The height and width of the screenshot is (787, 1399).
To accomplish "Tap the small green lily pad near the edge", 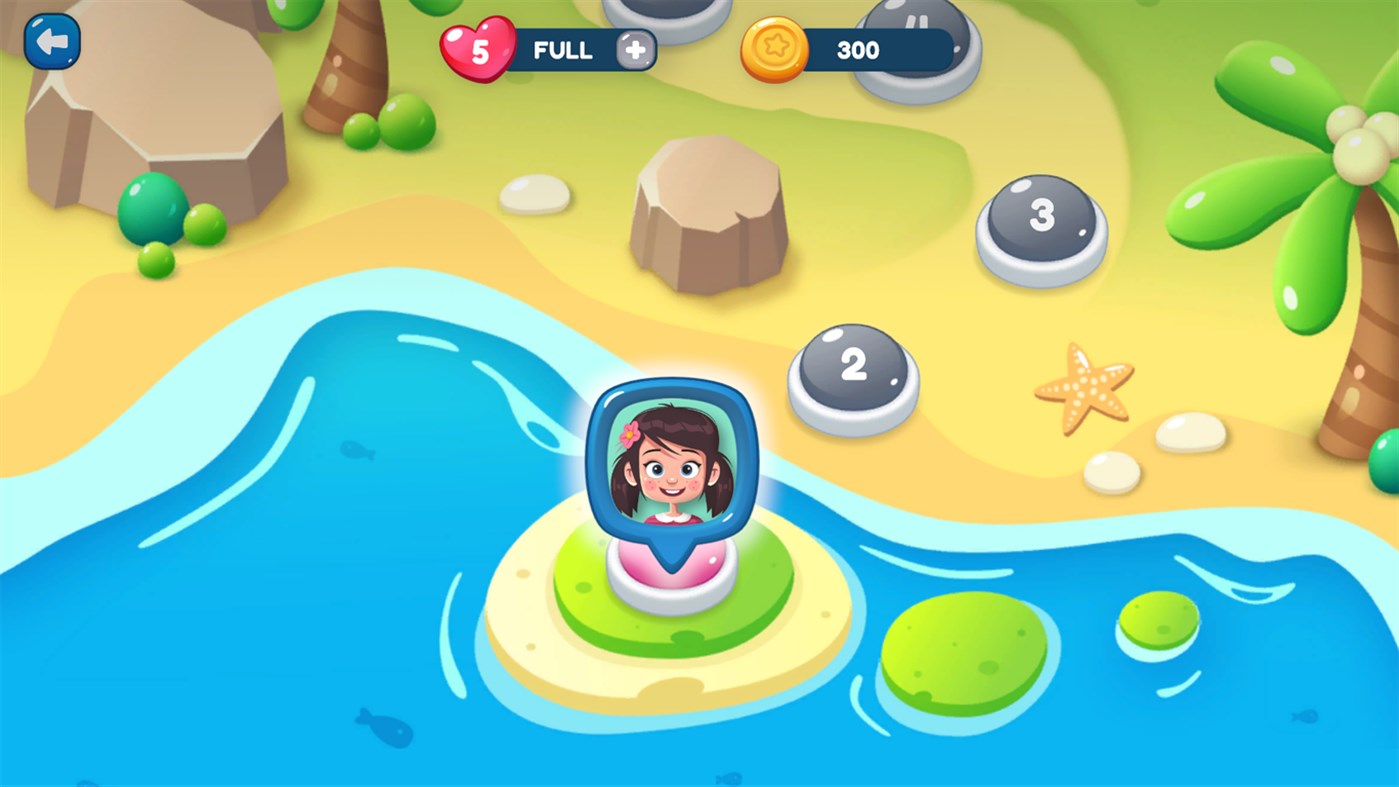I will (x=1160, y=620).
